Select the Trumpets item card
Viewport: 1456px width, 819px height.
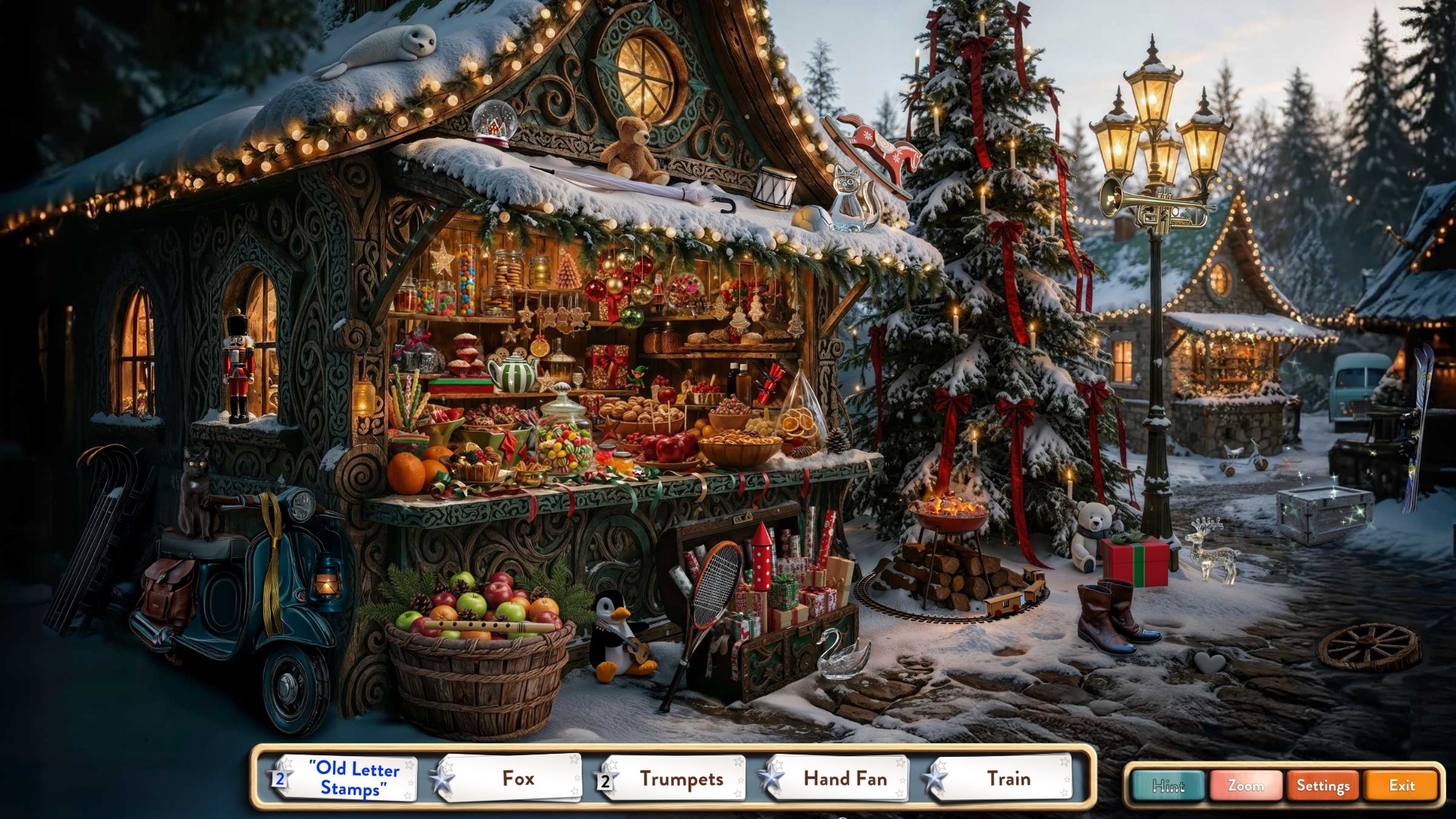click(673, 778)
